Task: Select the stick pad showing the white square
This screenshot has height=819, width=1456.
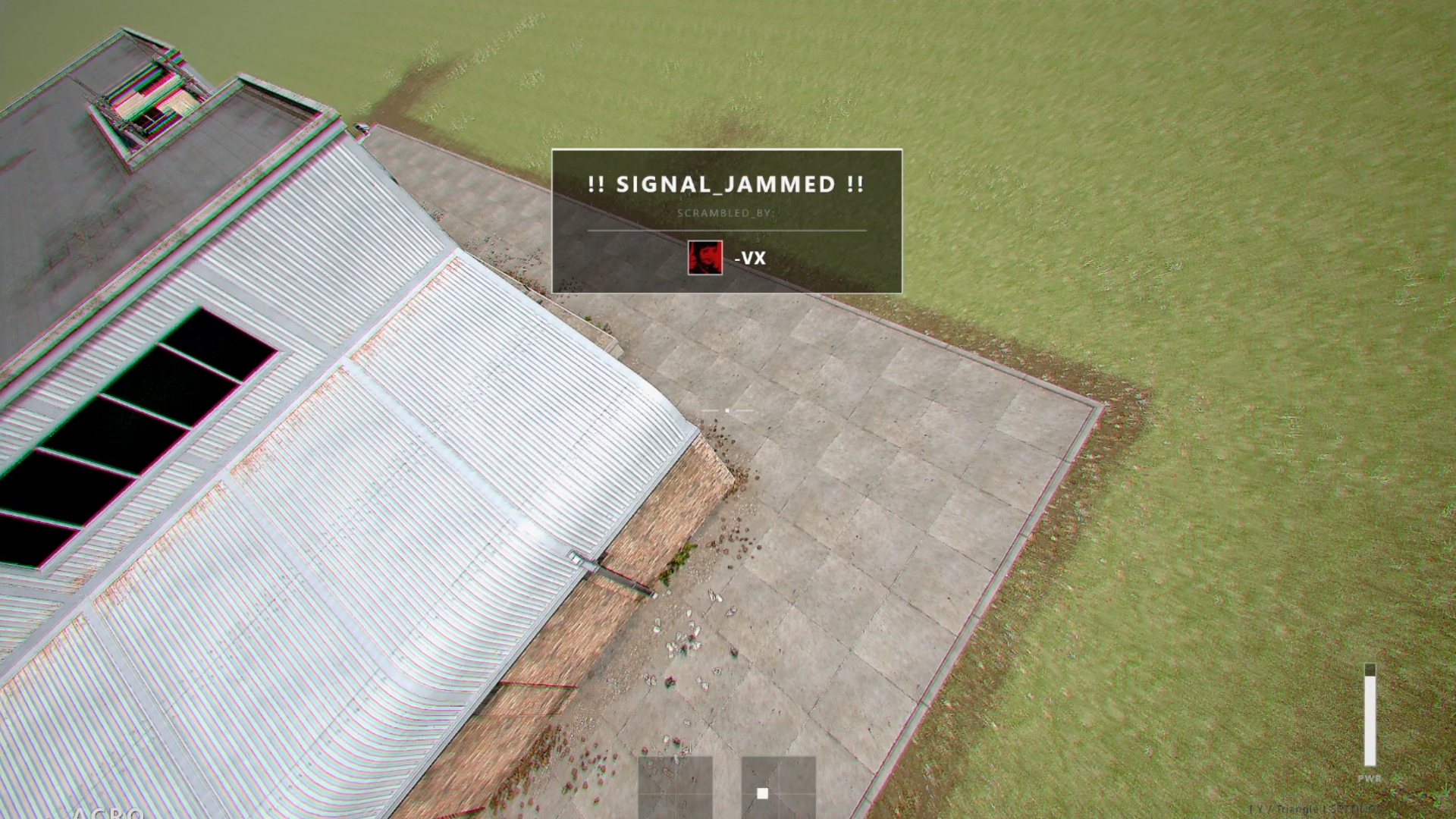Action: [x=778, y=788]
